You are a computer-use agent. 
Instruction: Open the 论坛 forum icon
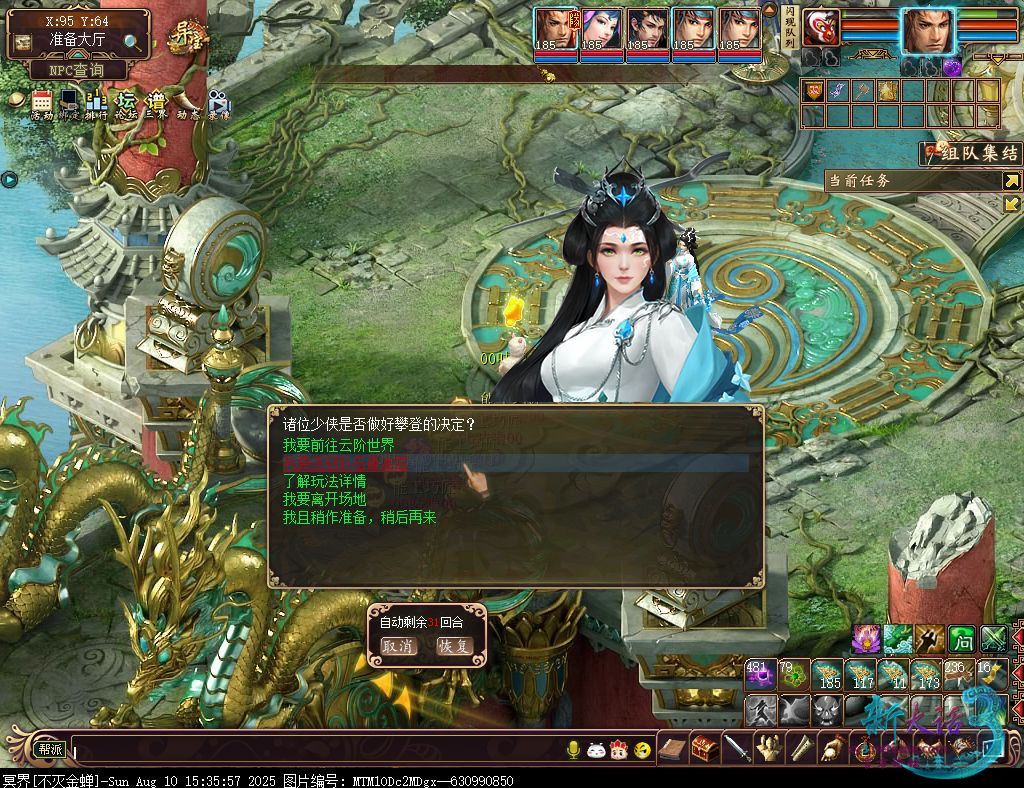coord(126,103)
